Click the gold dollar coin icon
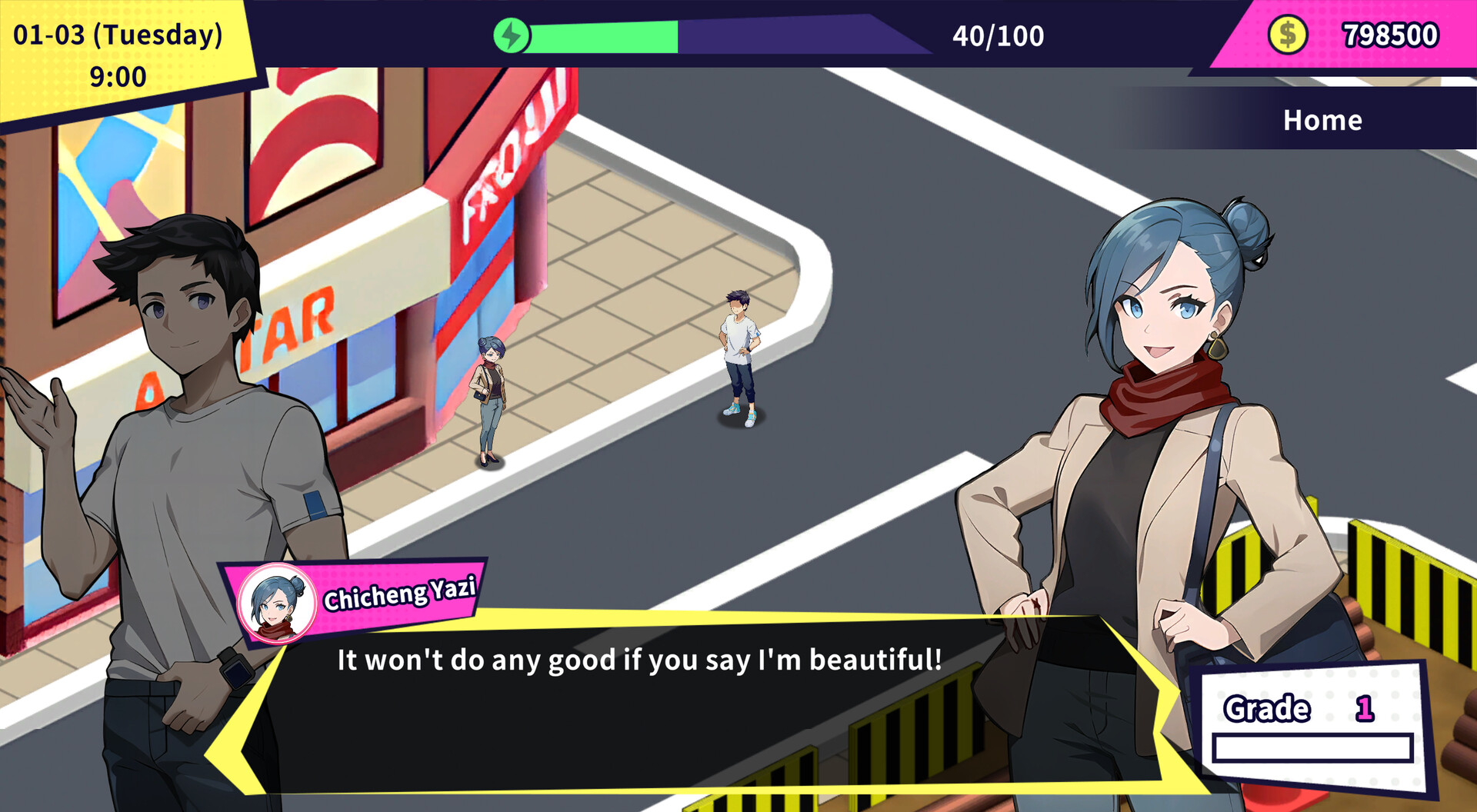 click(1288, 34)
